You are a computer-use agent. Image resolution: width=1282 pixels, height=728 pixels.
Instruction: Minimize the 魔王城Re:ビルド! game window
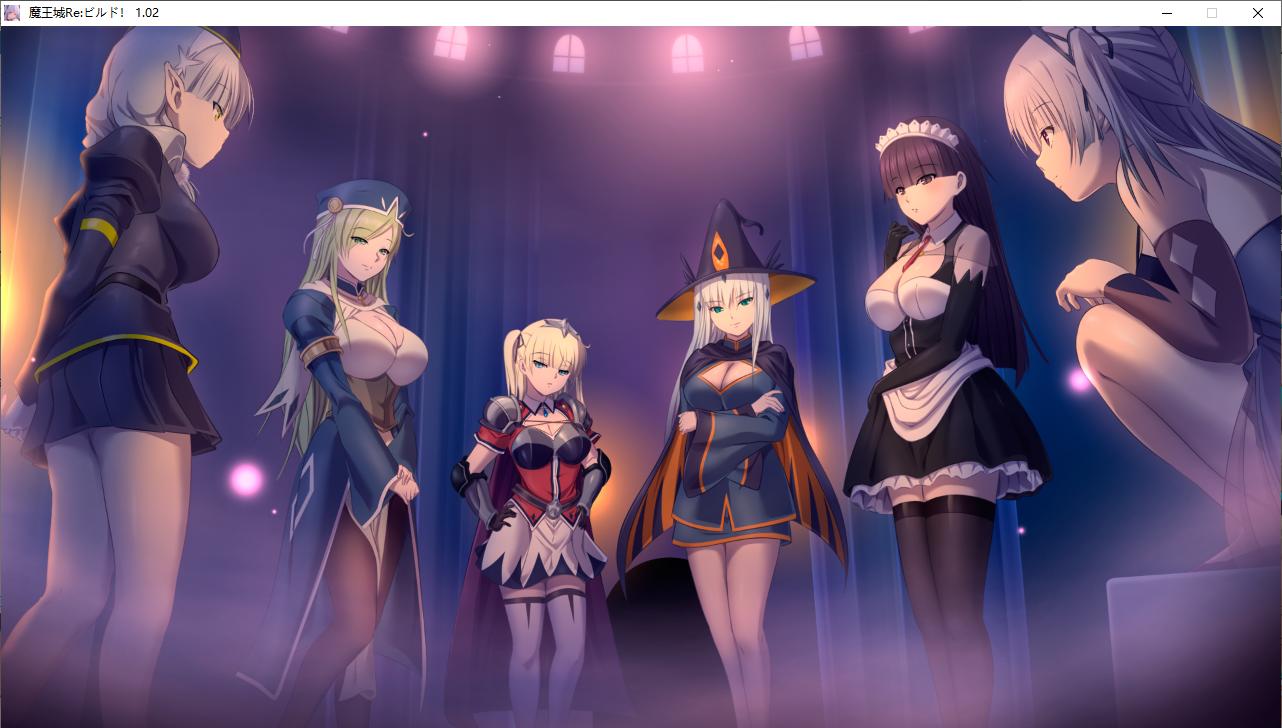tap(1166, 13)
